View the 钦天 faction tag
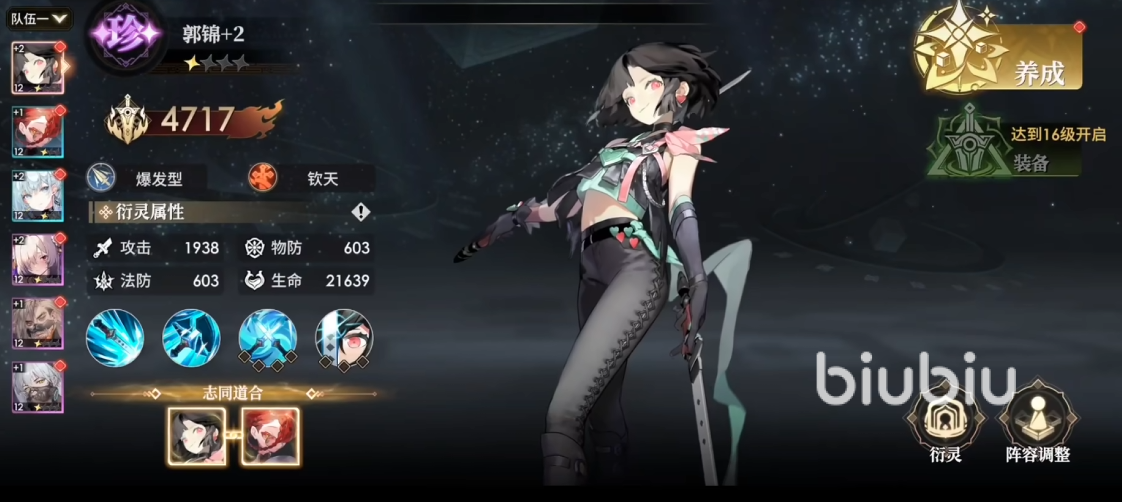 tap(310, 179)
